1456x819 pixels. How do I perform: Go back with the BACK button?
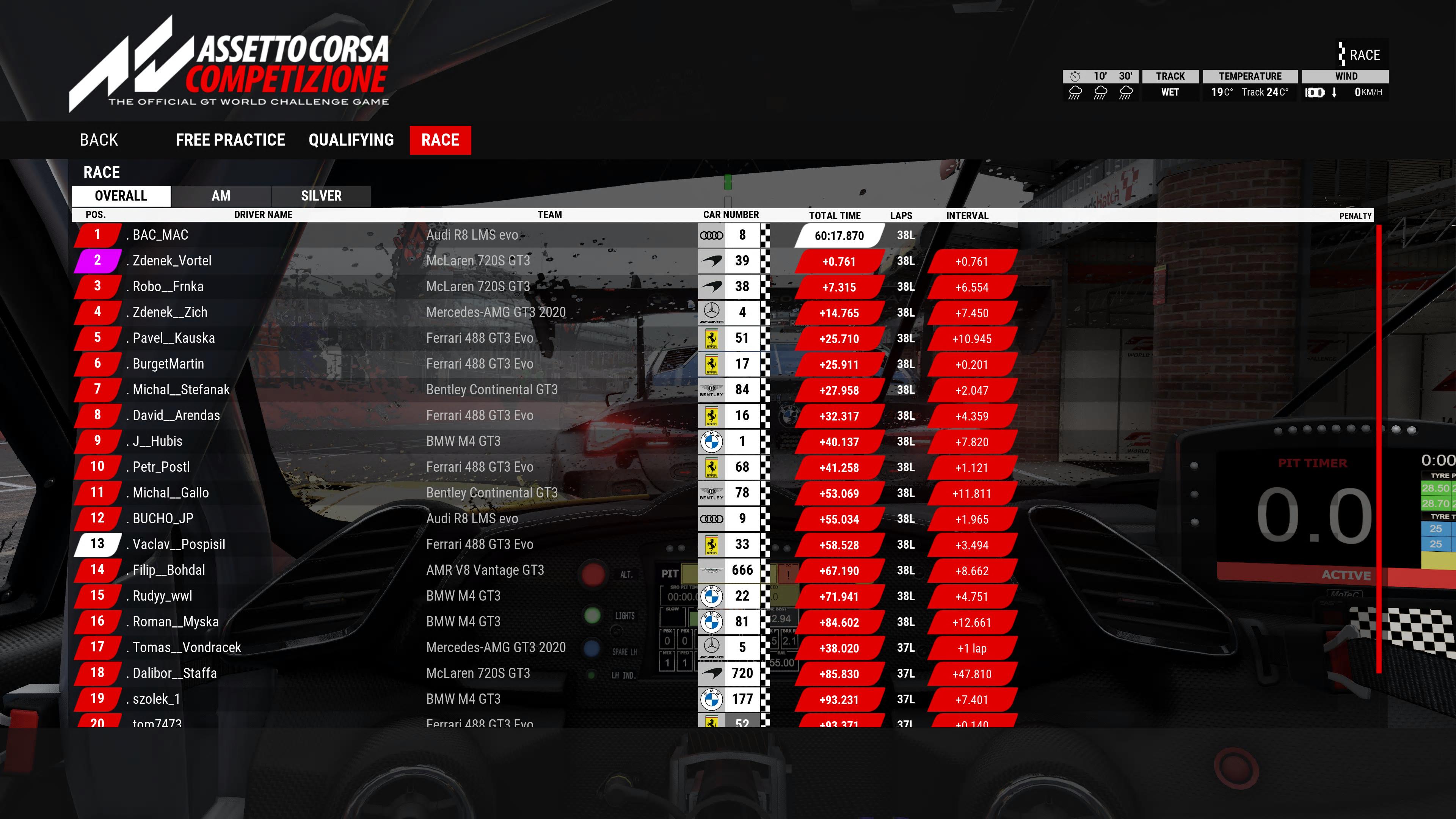pos(99,140)
